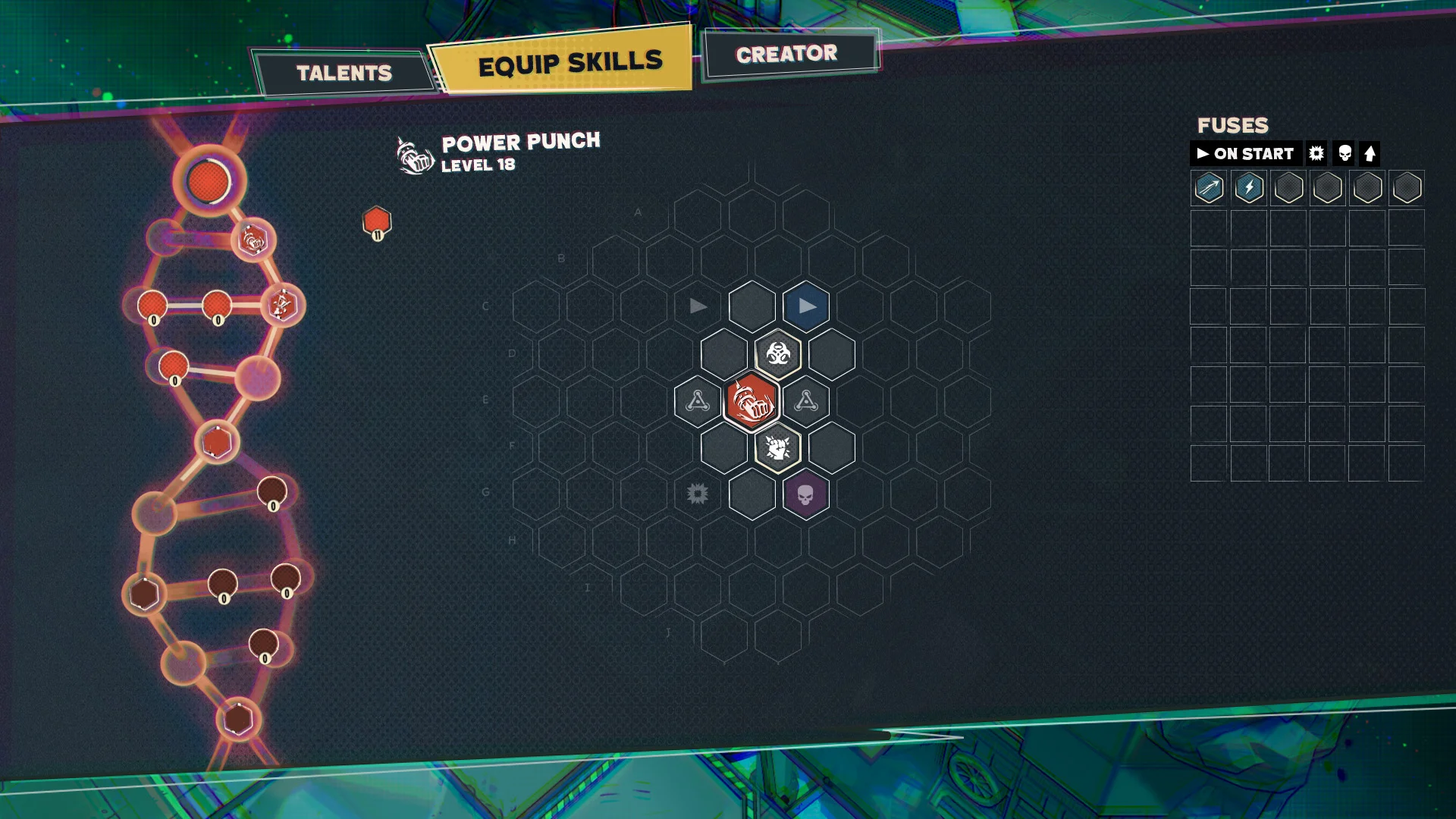Screen dimensions: 1456x819
Task: Click the lightning bolt fuse slot
Action: (x=1247, y=188)
